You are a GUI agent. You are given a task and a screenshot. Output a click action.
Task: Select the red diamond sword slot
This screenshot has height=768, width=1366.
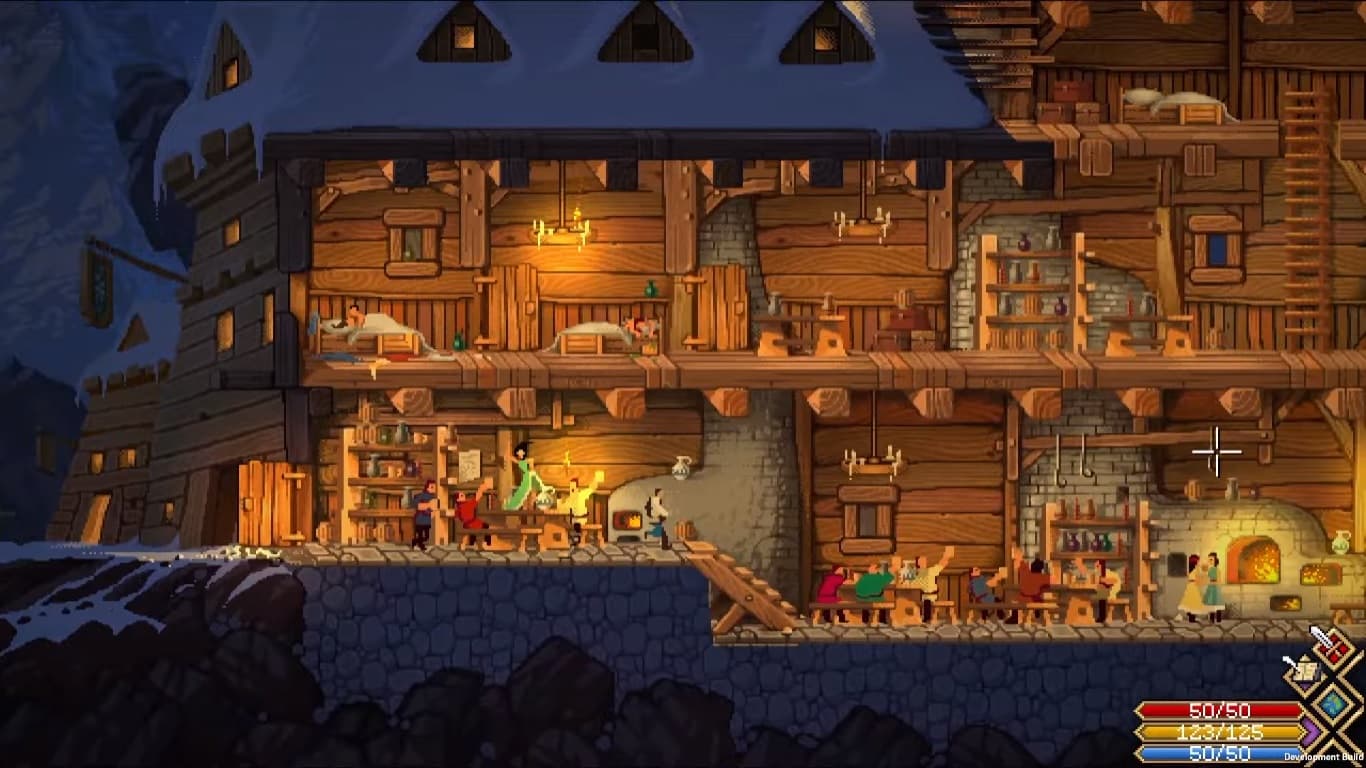[1333, 651]
